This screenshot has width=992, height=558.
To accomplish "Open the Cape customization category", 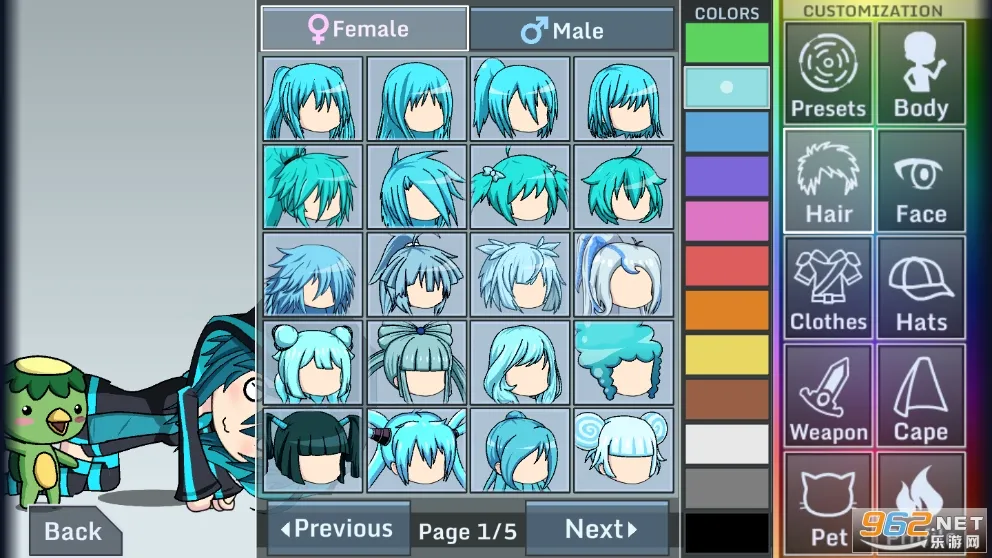I will (921, 396).
